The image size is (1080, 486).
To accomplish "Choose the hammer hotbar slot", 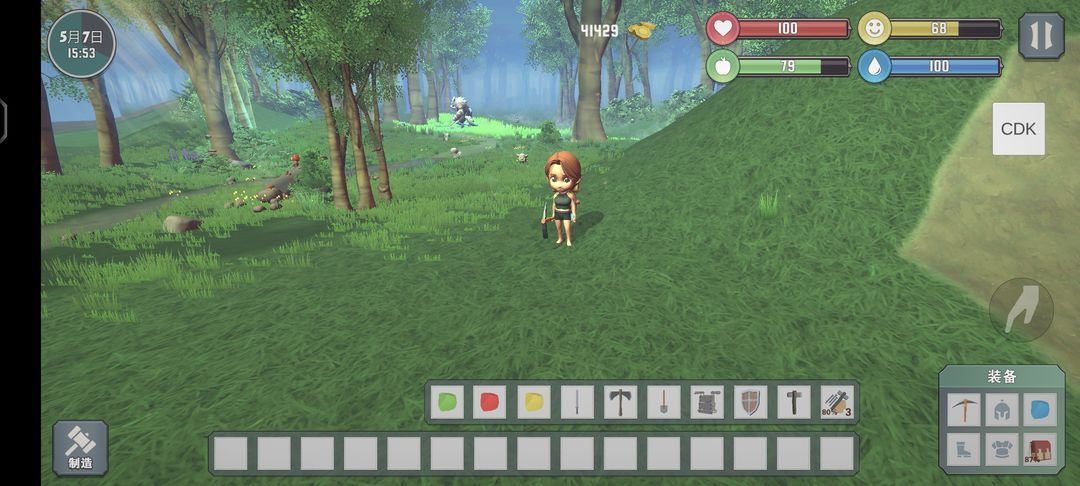I will (x=793, y=402).
